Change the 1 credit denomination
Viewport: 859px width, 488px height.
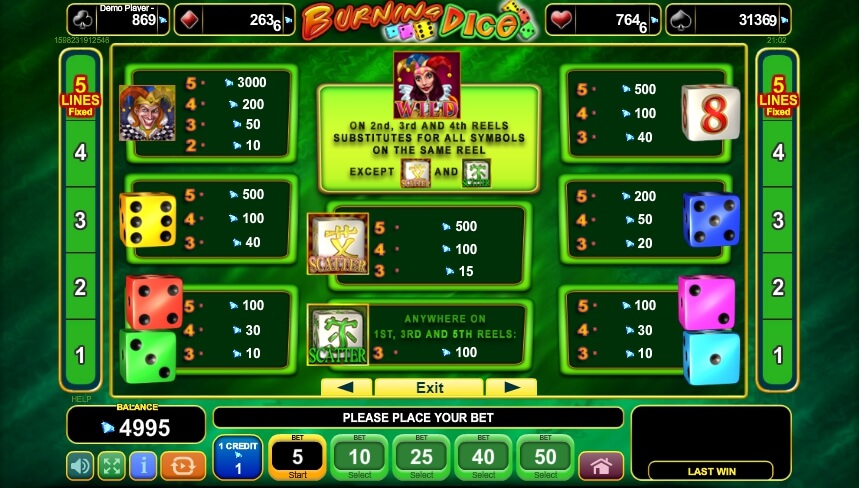pos(237,458)
